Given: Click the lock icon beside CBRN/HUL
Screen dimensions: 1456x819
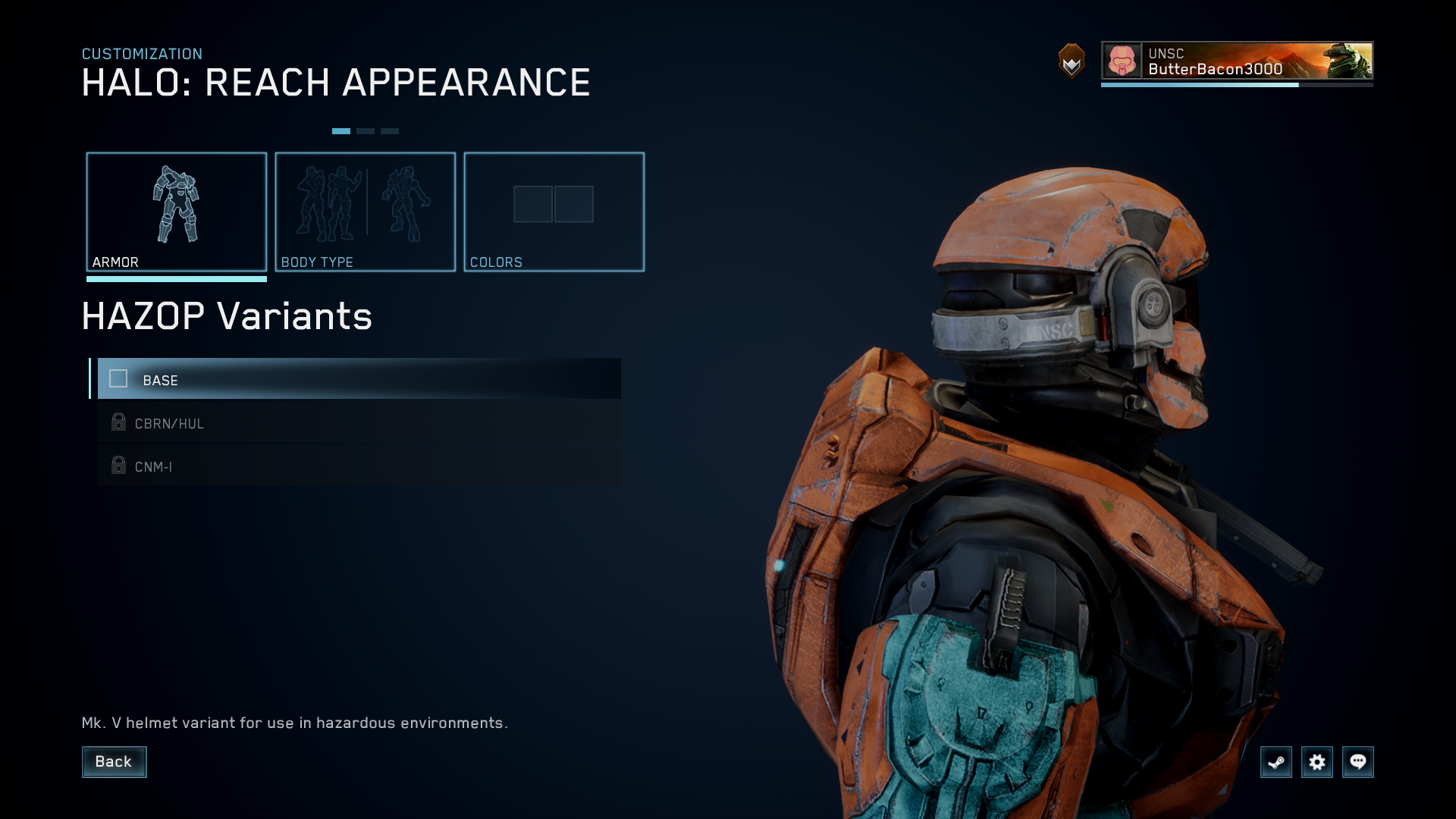Looking at the screenshot, I should point(118,422).
